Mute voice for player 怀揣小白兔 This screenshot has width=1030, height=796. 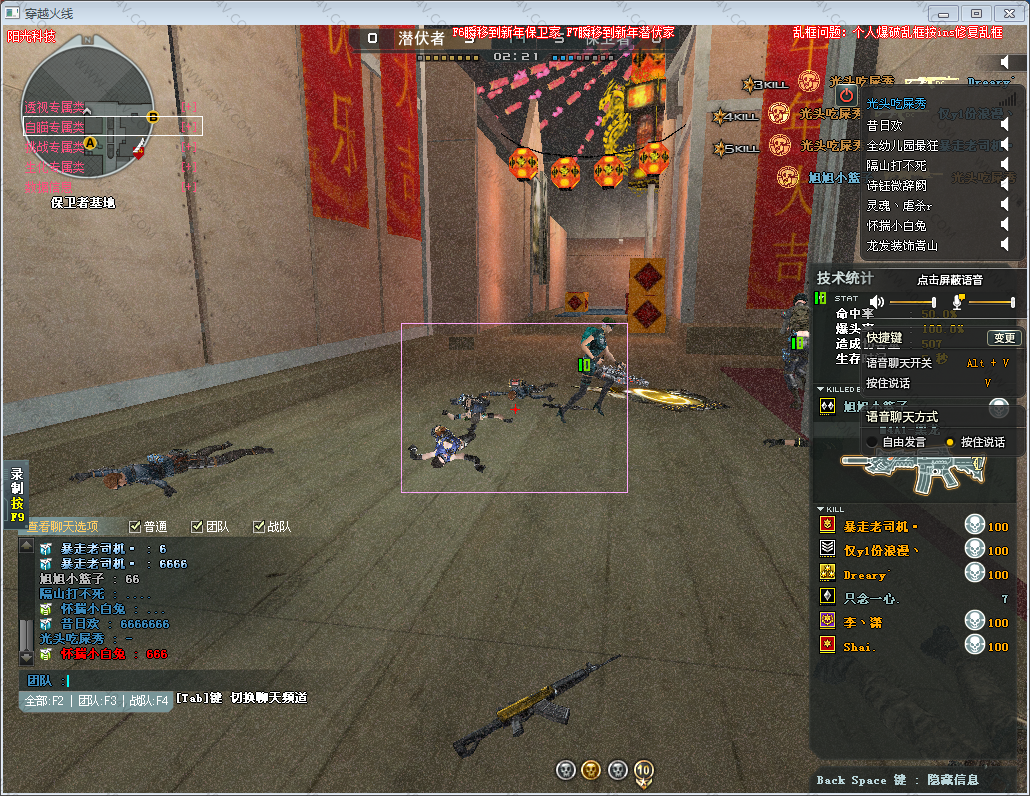1005,225
